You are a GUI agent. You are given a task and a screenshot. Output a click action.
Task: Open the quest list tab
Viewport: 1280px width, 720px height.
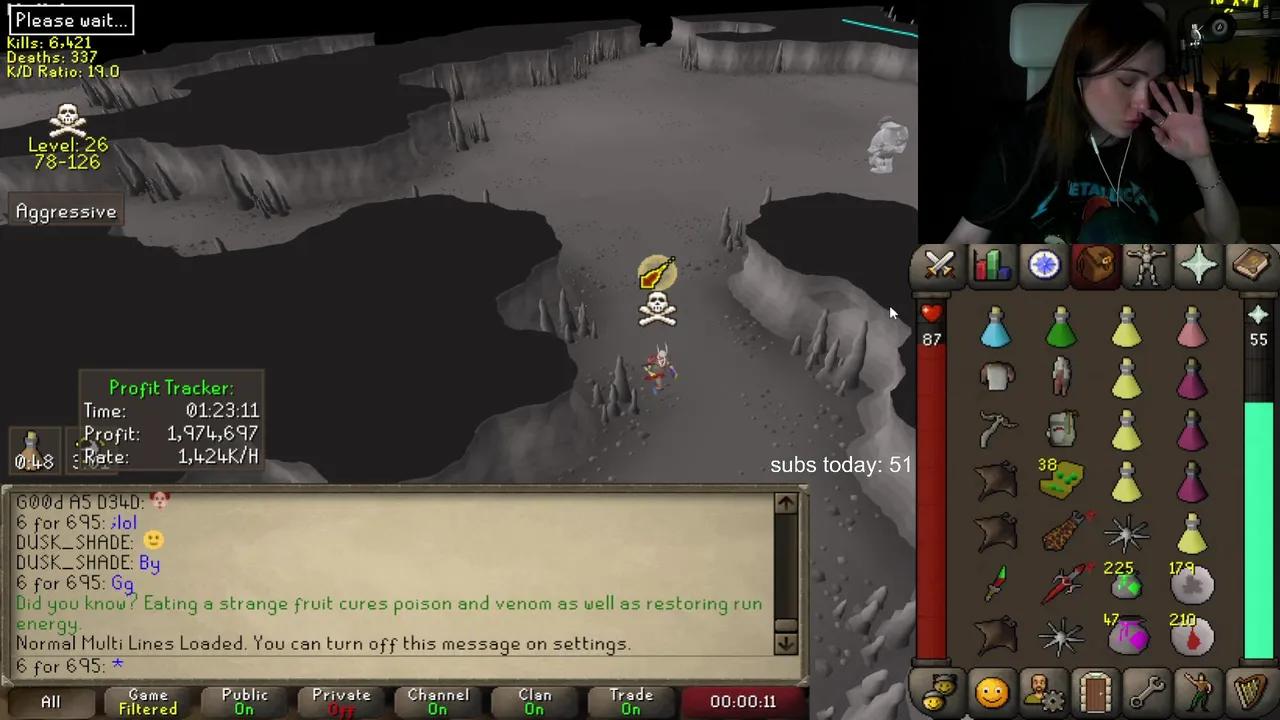[1043, 264]
